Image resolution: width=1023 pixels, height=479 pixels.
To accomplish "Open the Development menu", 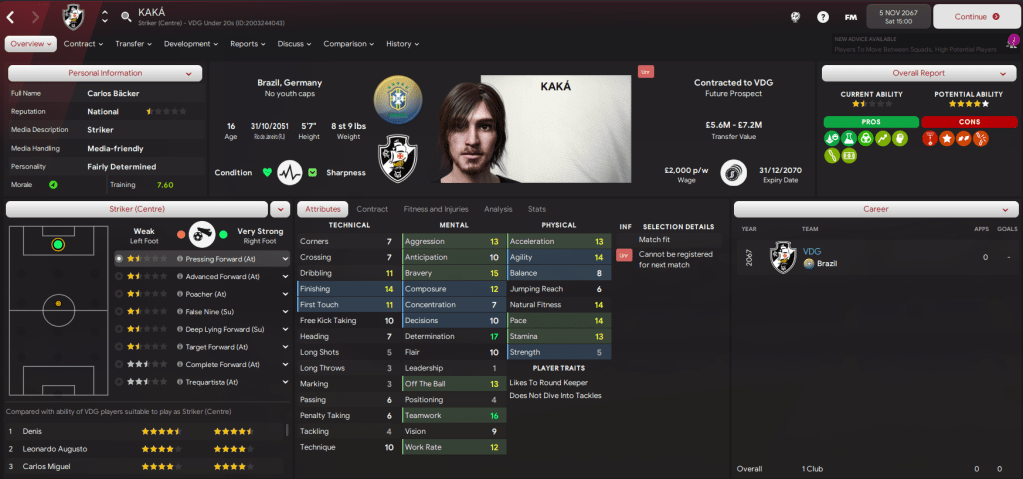I will pos(191,44).
